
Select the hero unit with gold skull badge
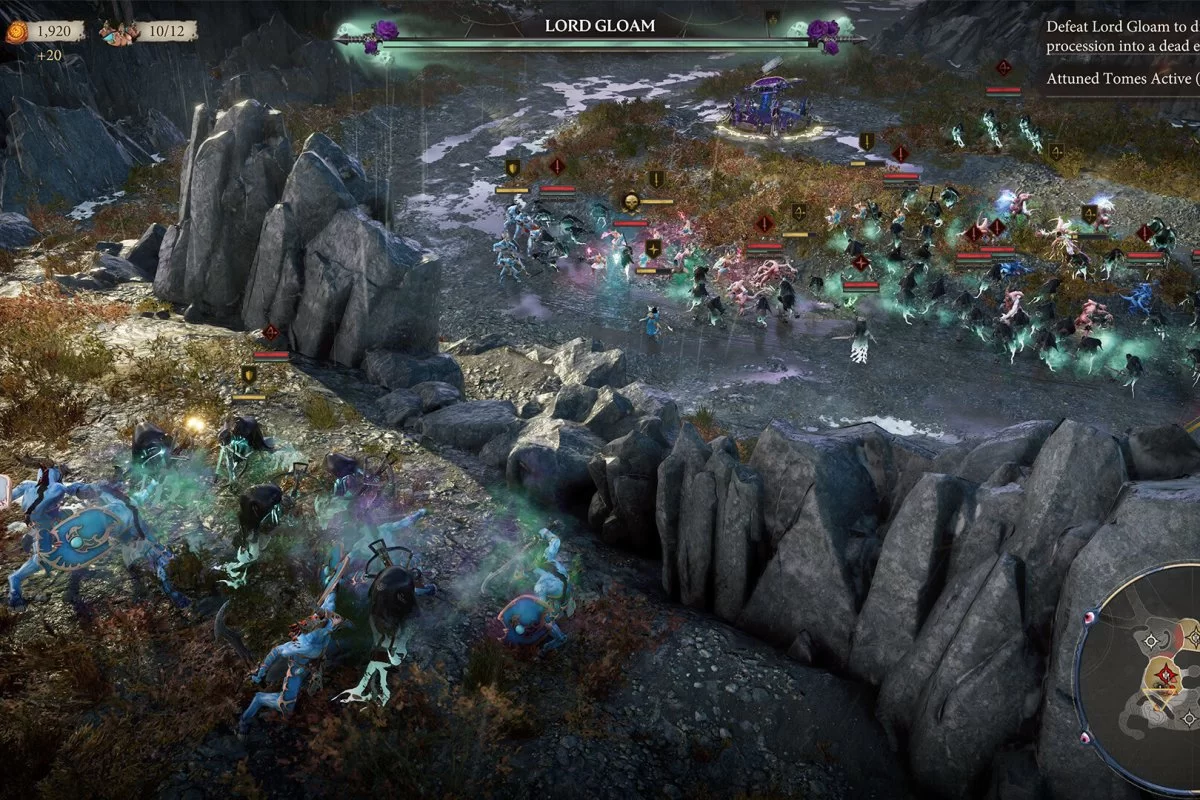tap(631, 202)
